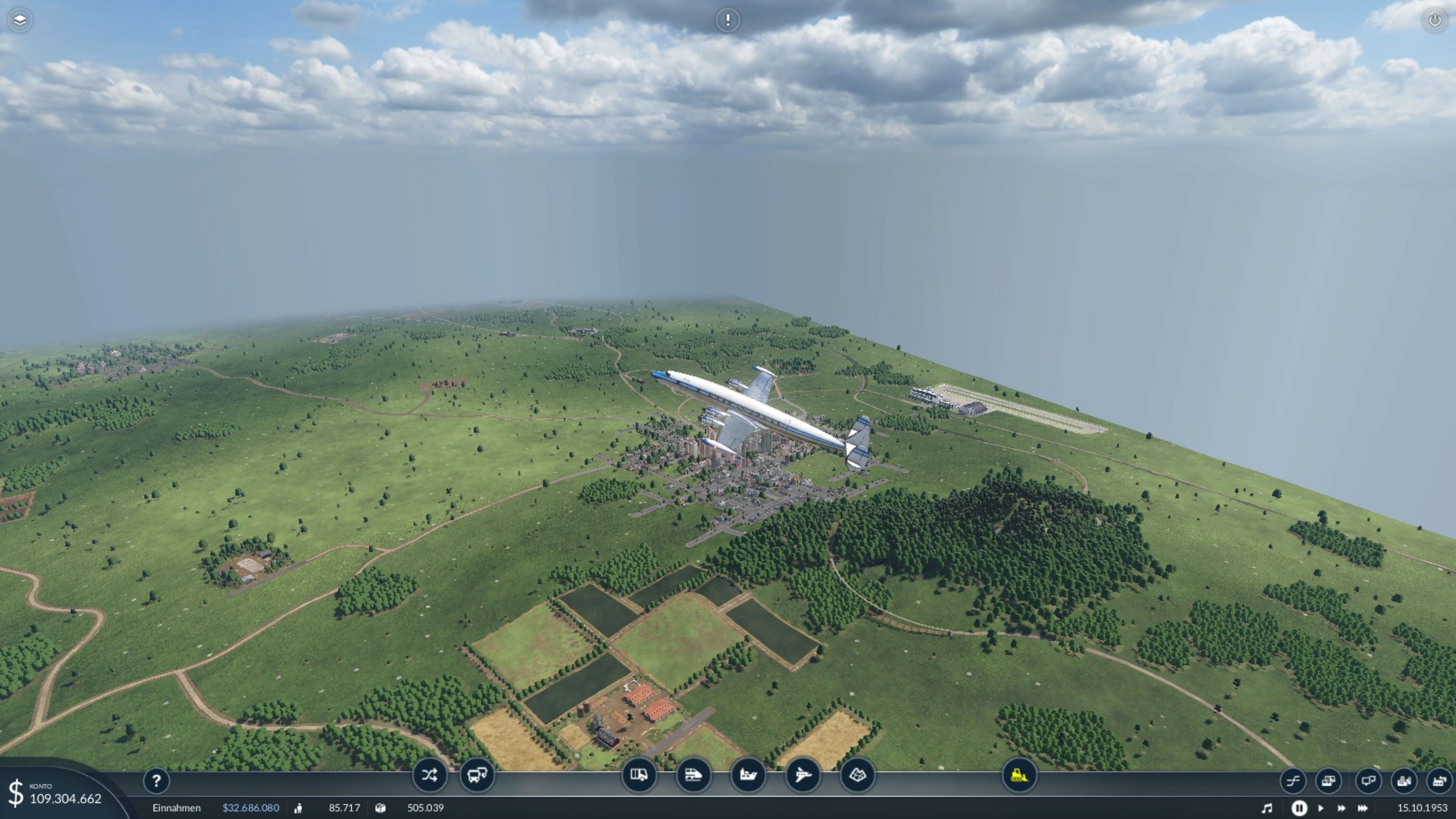Open the vehicle manager bus icon
The width and height of the screenshot is (1456, 819).
point(477,774)
